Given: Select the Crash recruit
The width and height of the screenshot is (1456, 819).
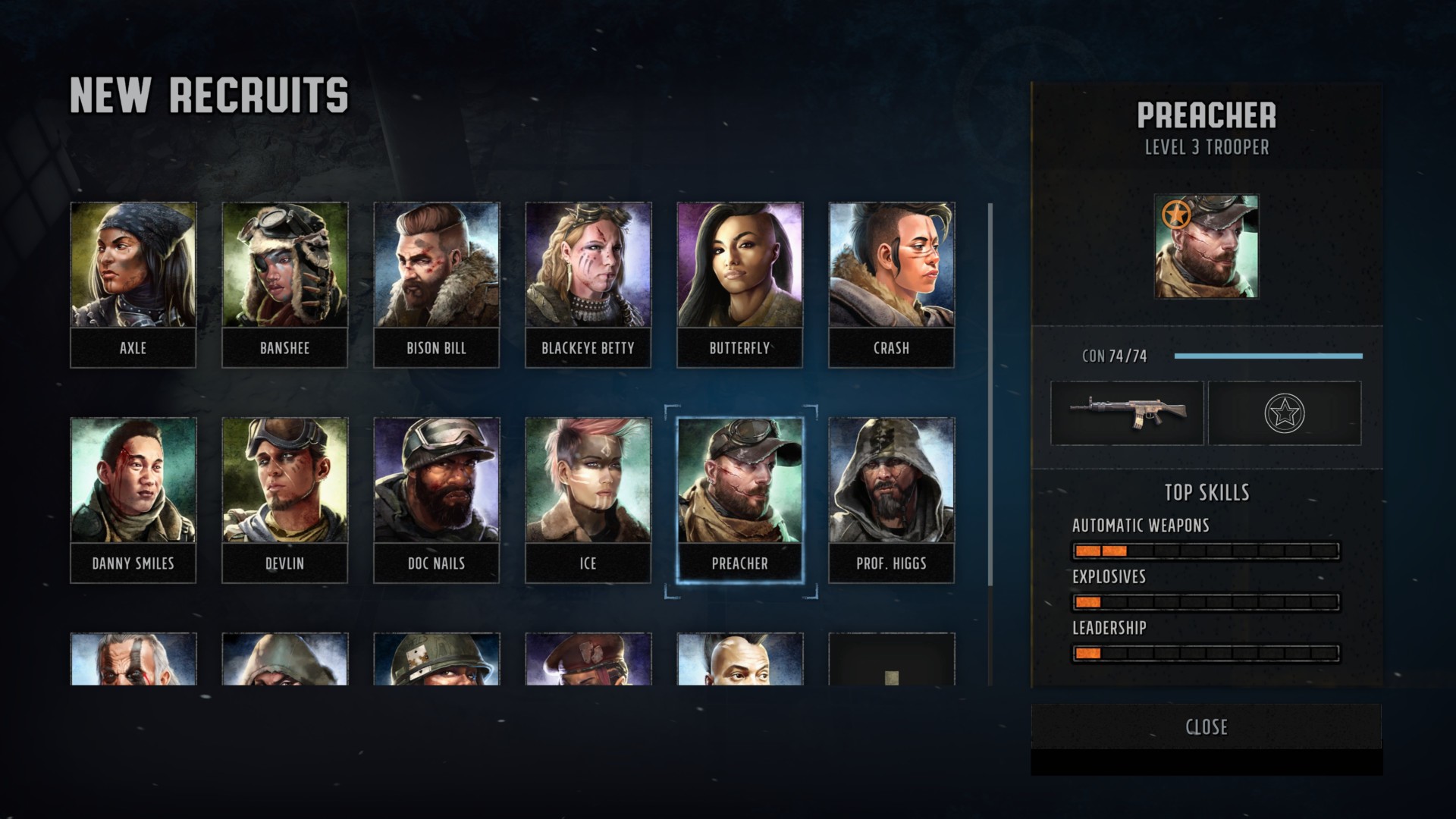Looking at the screenshot, I should 891,284.
